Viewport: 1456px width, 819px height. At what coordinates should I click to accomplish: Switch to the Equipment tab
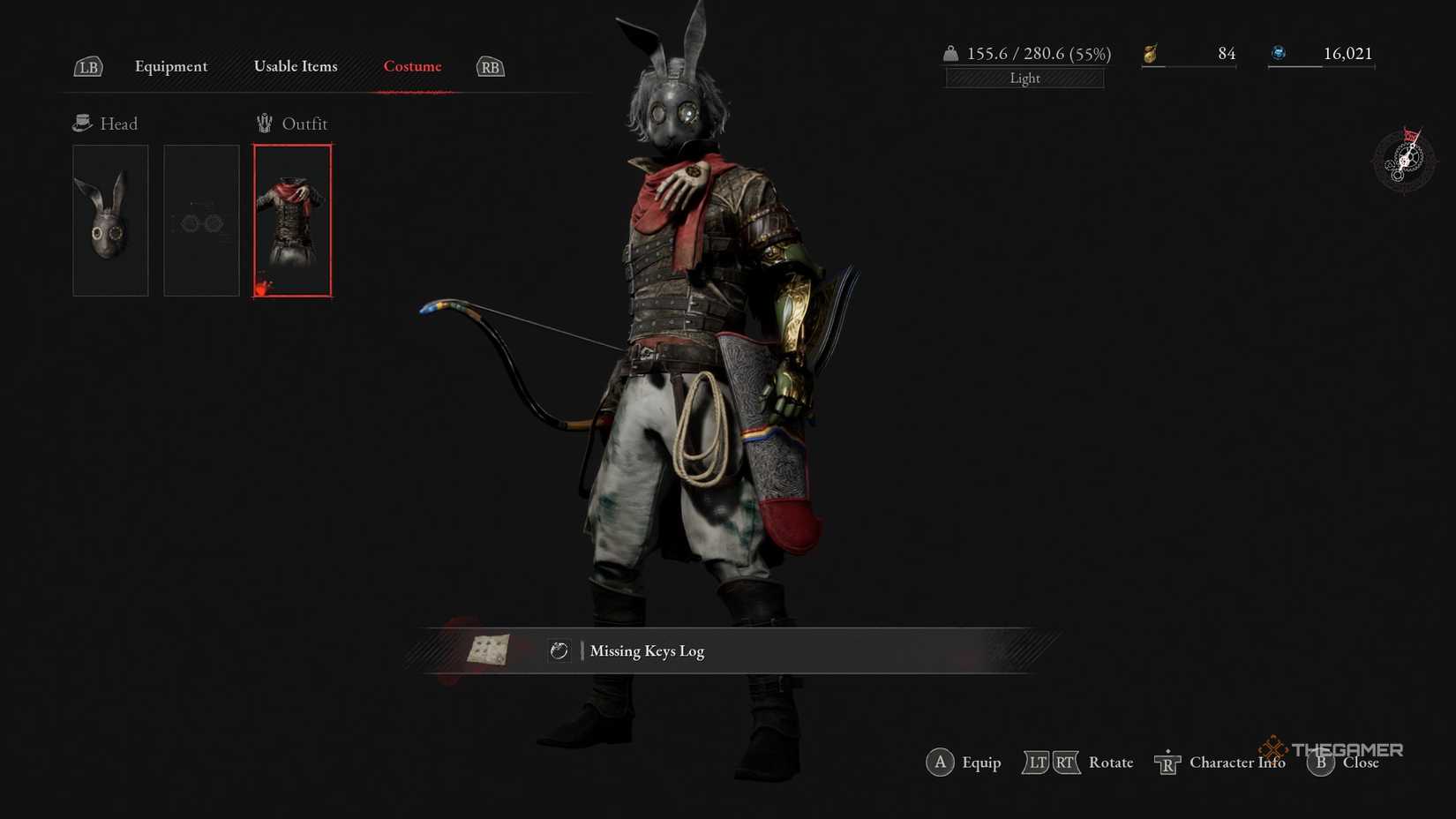tap(170, 65)
